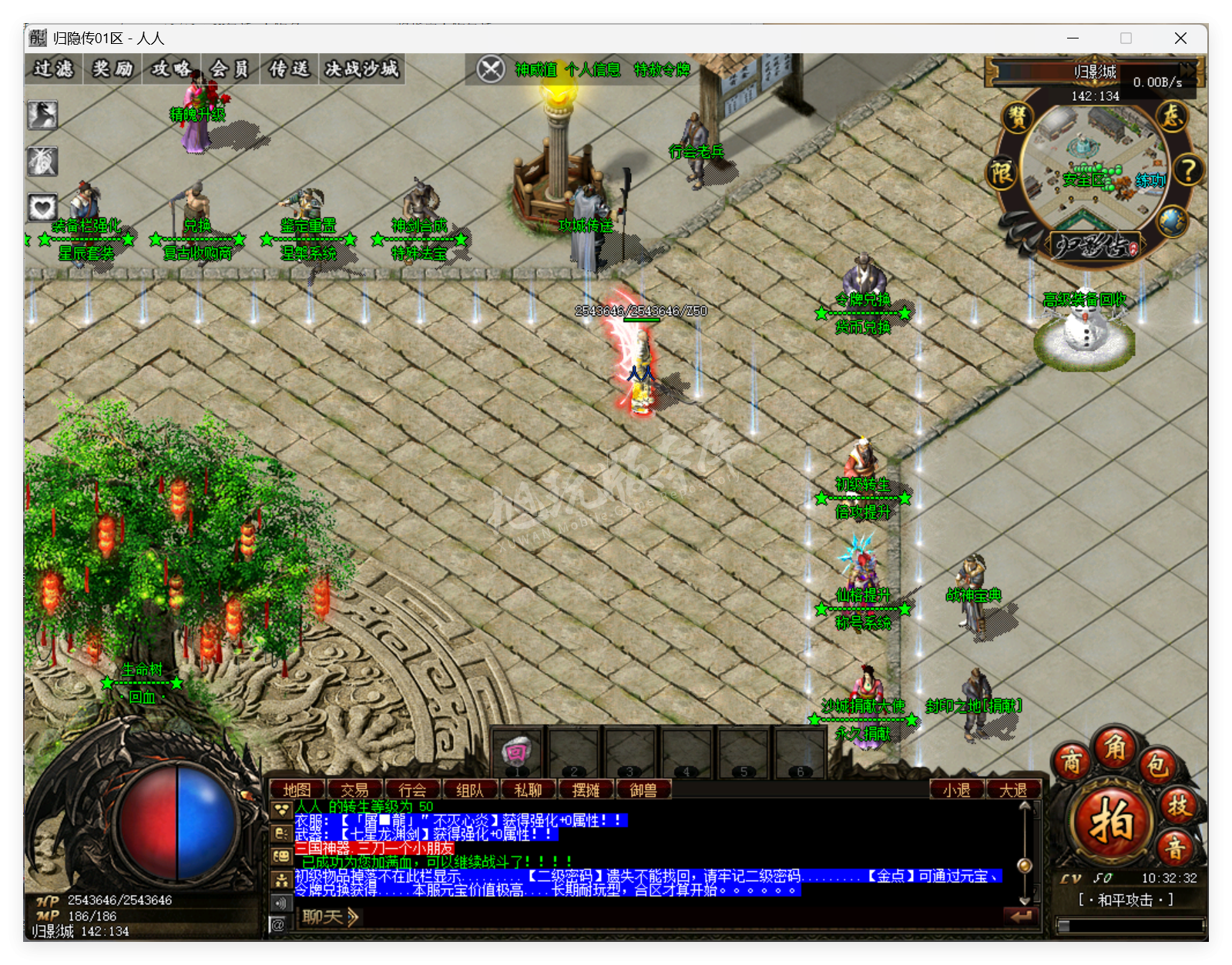Open the 传送 teleport menu
The image size is (1232, 965).
[289, 69]
